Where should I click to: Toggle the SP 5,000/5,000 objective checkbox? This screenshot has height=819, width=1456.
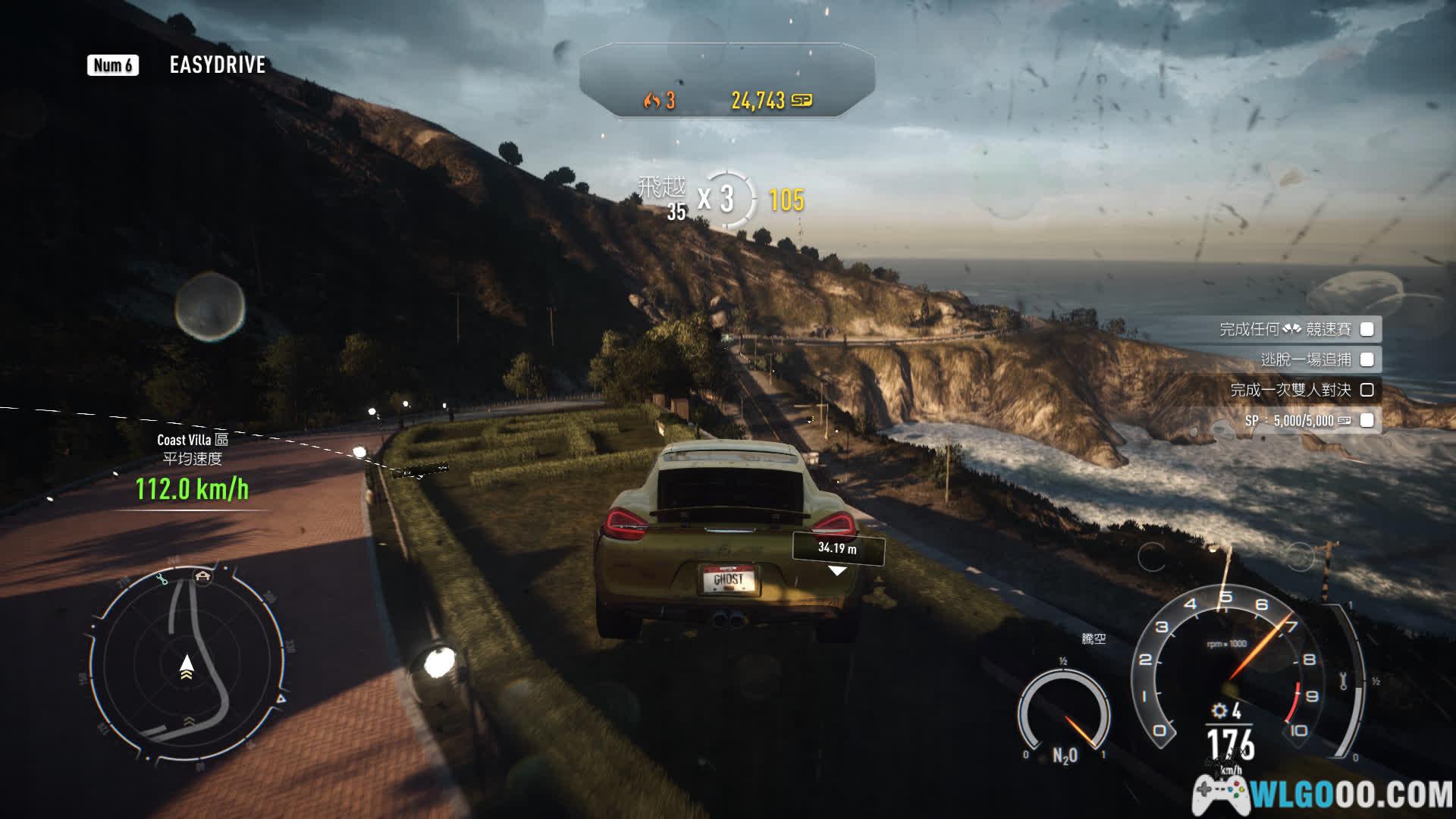click(1367, 420)
